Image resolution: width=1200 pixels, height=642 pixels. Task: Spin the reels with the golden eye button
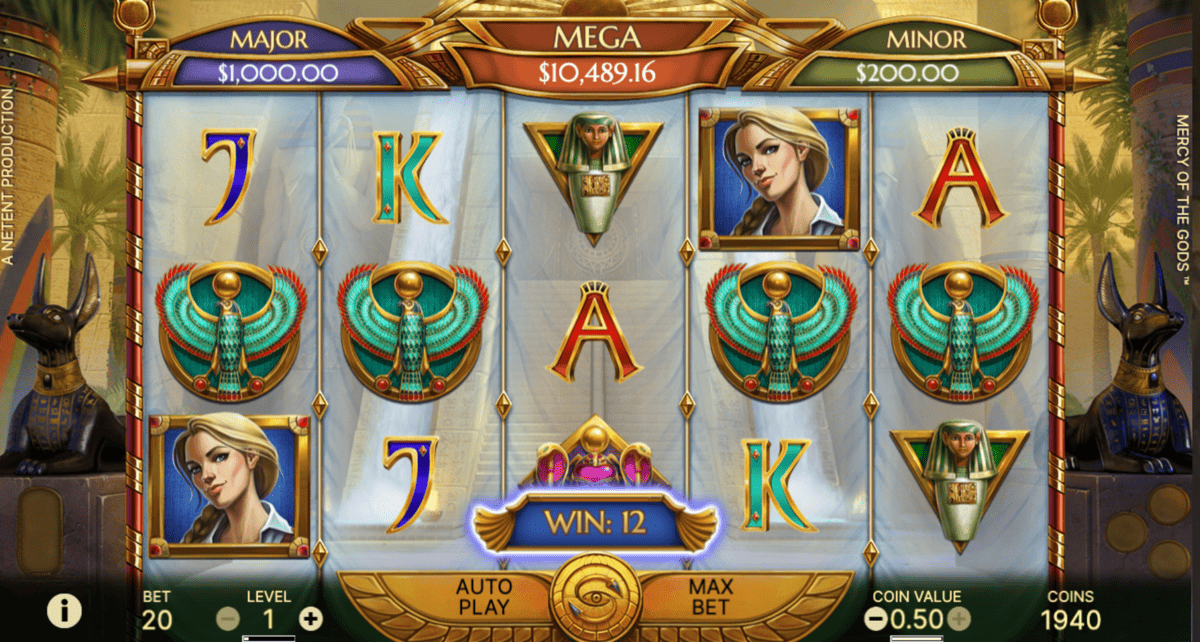[596, 598]
